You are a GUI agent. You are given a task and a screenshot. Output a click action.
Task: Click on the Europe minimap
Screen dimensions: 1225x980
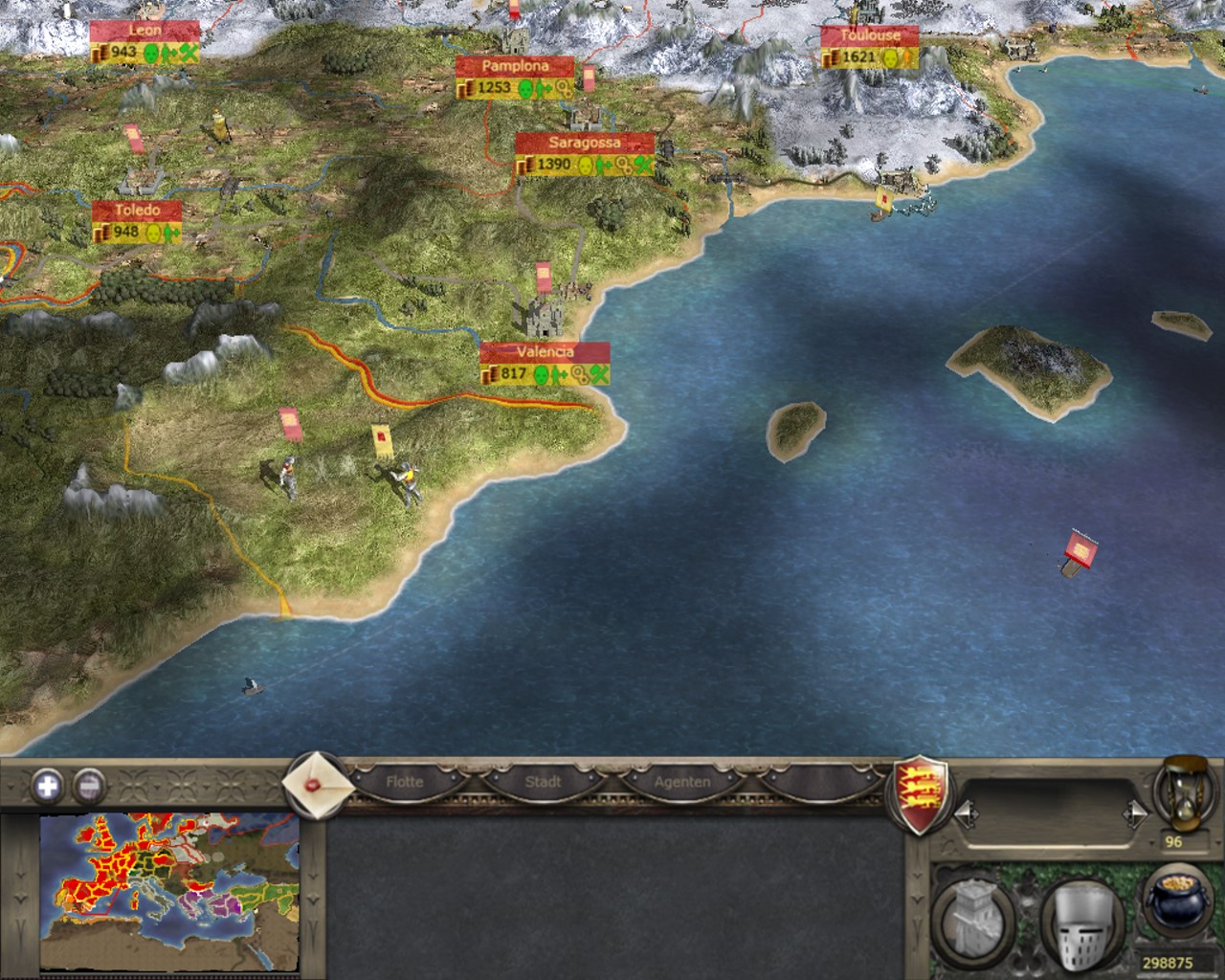170,890
